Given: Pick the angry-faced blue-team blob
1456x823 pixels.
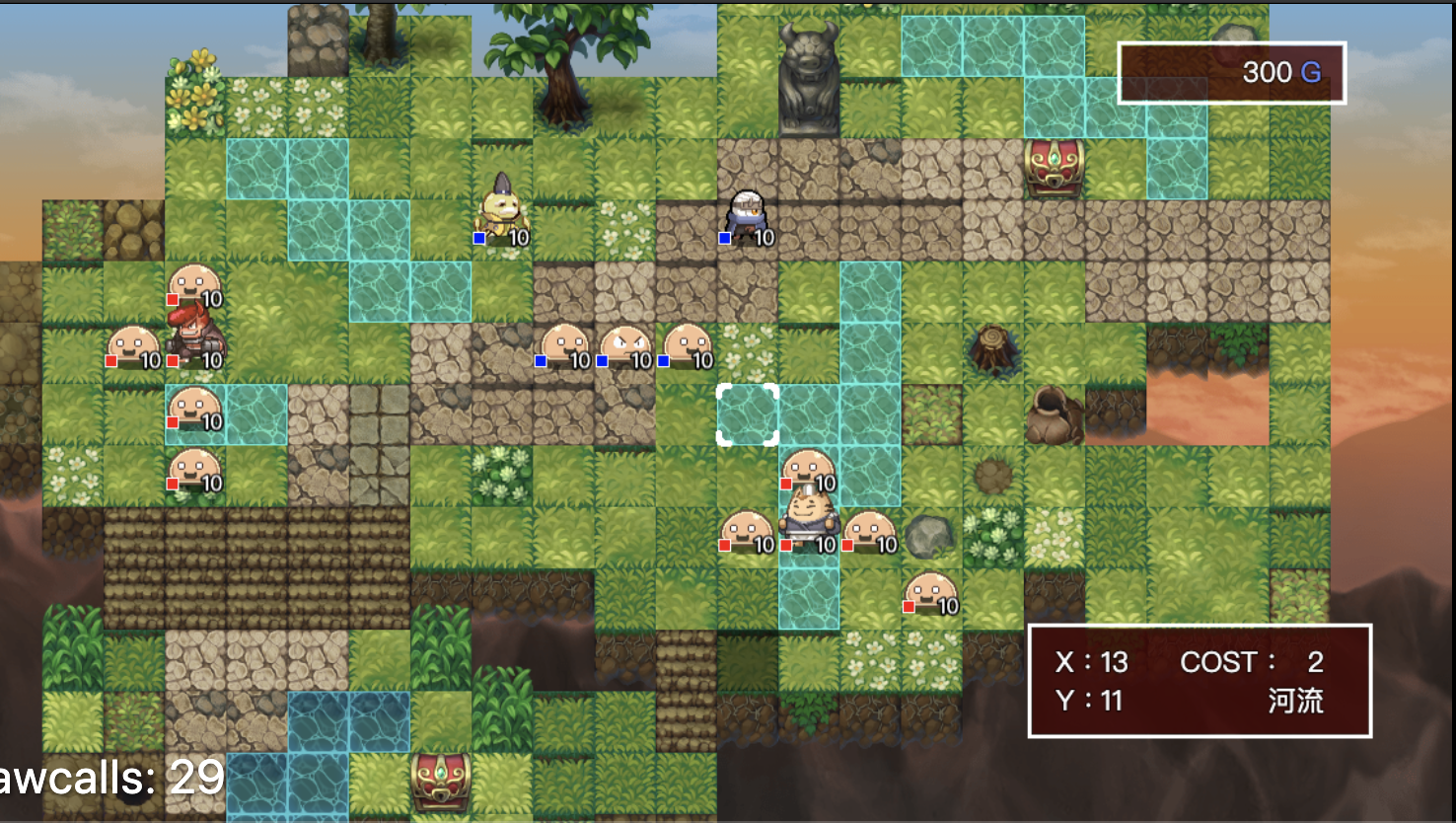Looking at the screenshot, I should tap(624, 347).
